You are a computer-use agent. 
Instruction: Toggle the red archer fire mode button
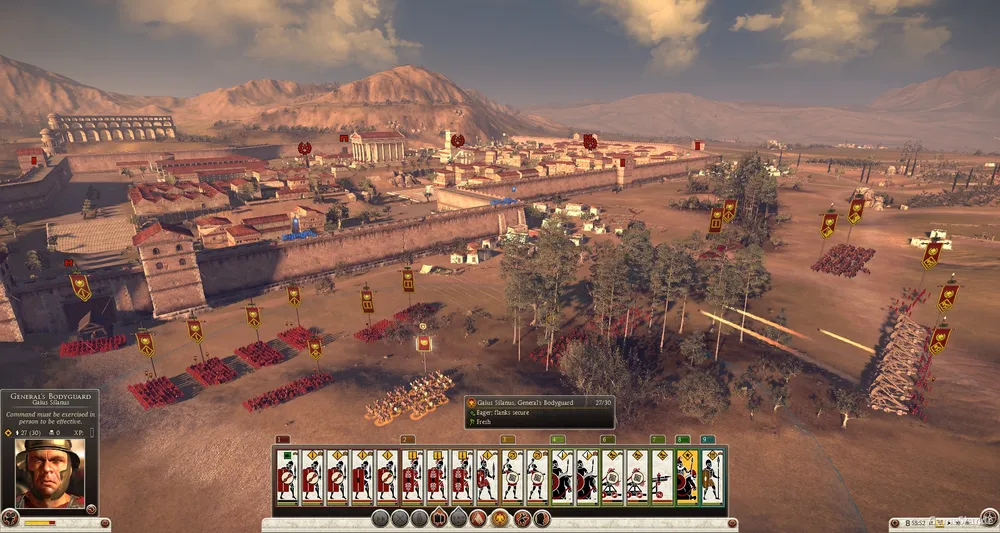(x=520, y=518)
